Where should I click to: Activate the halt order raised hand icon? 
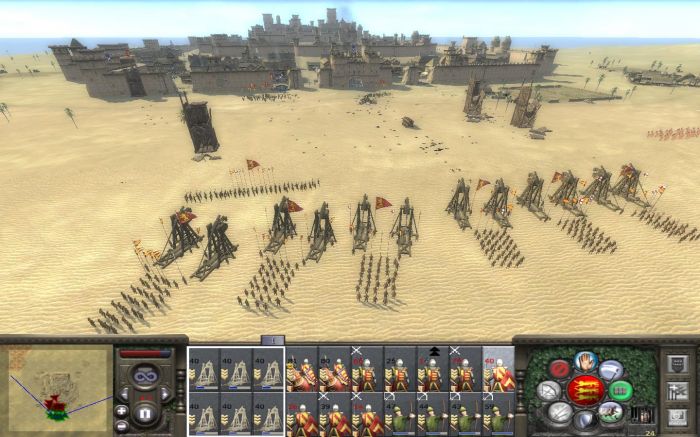click(x=586, y=362)
